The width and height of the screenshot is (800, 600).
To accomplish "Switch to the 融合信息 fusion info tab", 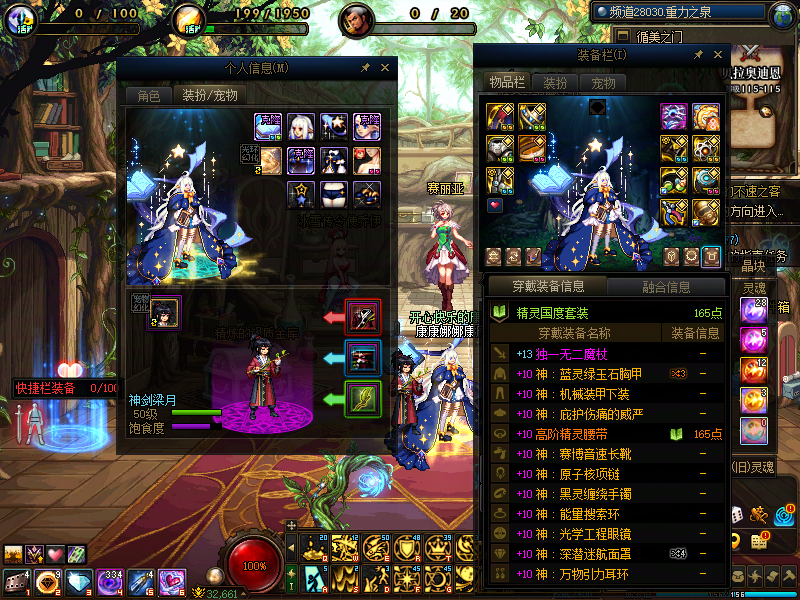I will (665, 287).
